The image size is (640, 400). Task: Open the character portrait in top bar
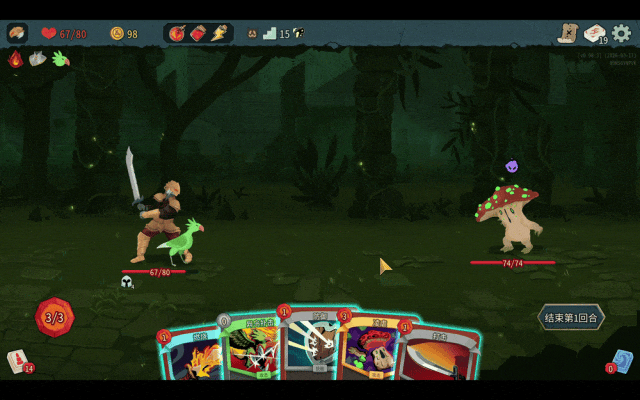(x=17, y=33)
